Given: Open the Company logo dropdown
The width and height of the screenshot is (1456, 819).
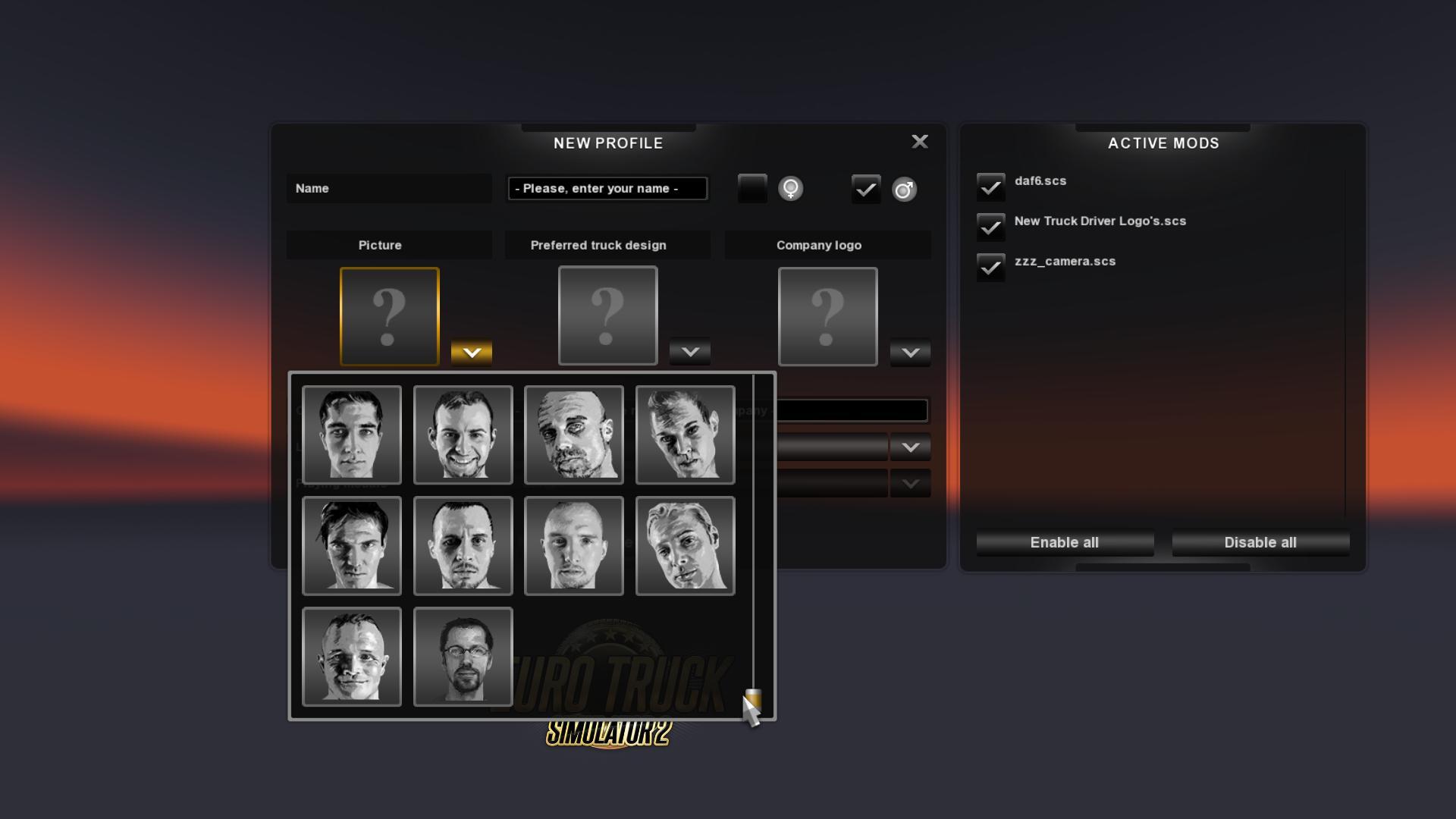Looking at the screenshot, I should tap(909, 352).
